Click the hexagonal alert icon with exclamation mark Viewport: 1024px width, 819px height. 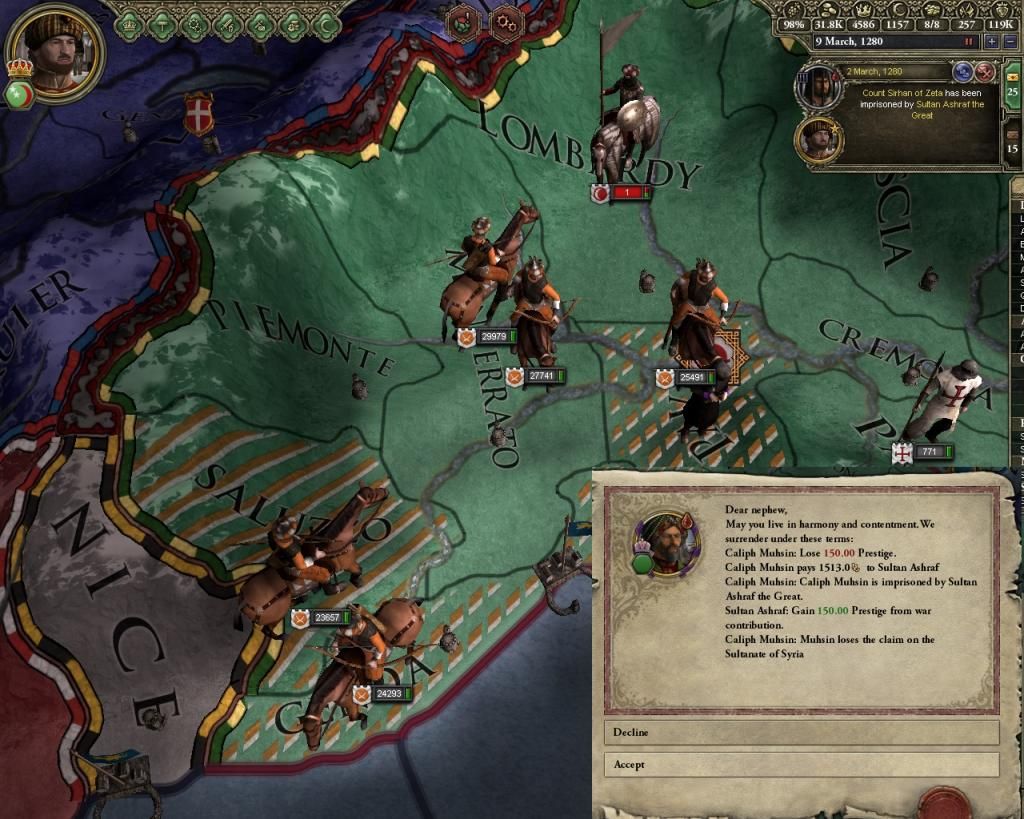tap(462, 21)
